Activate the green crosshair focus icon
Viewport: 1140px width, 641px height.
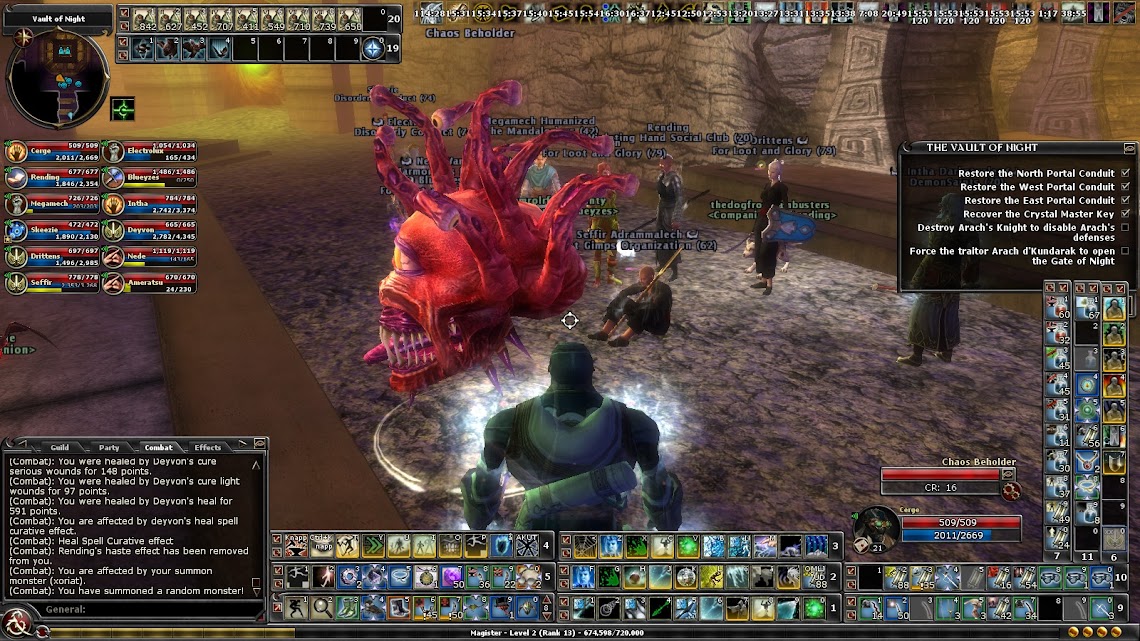coord(123,108)
